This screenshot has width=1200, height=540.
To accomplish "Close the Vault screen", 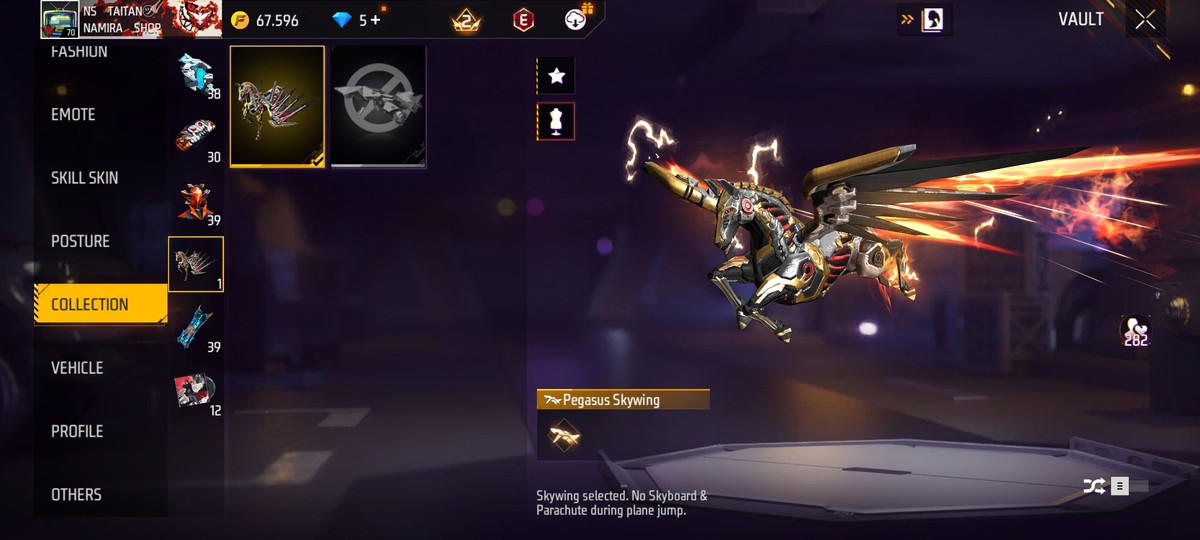I will coord(1145,20).
